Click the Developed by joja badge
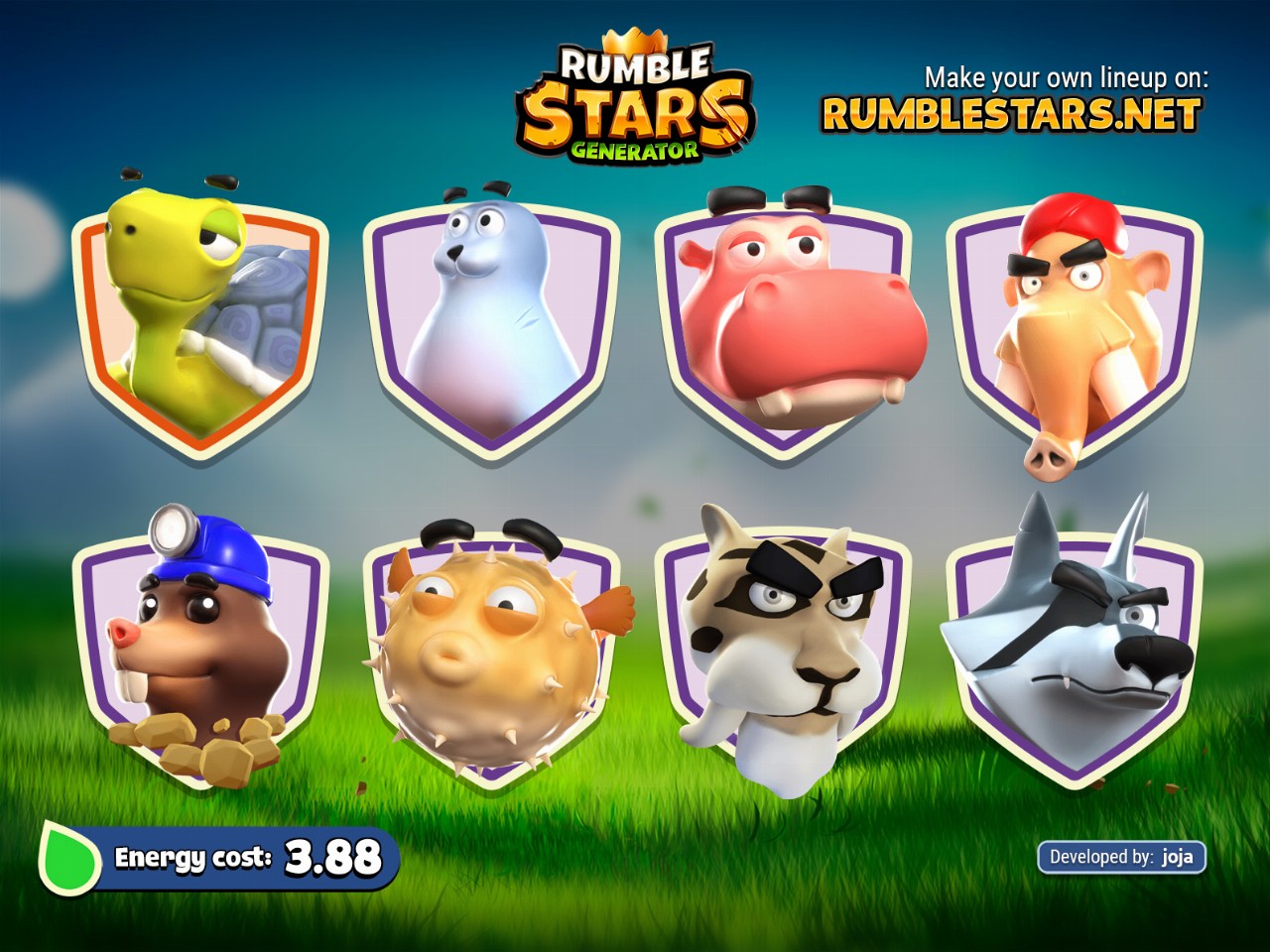This screenshot has height=952, width=1270. tap(1121, 857)
